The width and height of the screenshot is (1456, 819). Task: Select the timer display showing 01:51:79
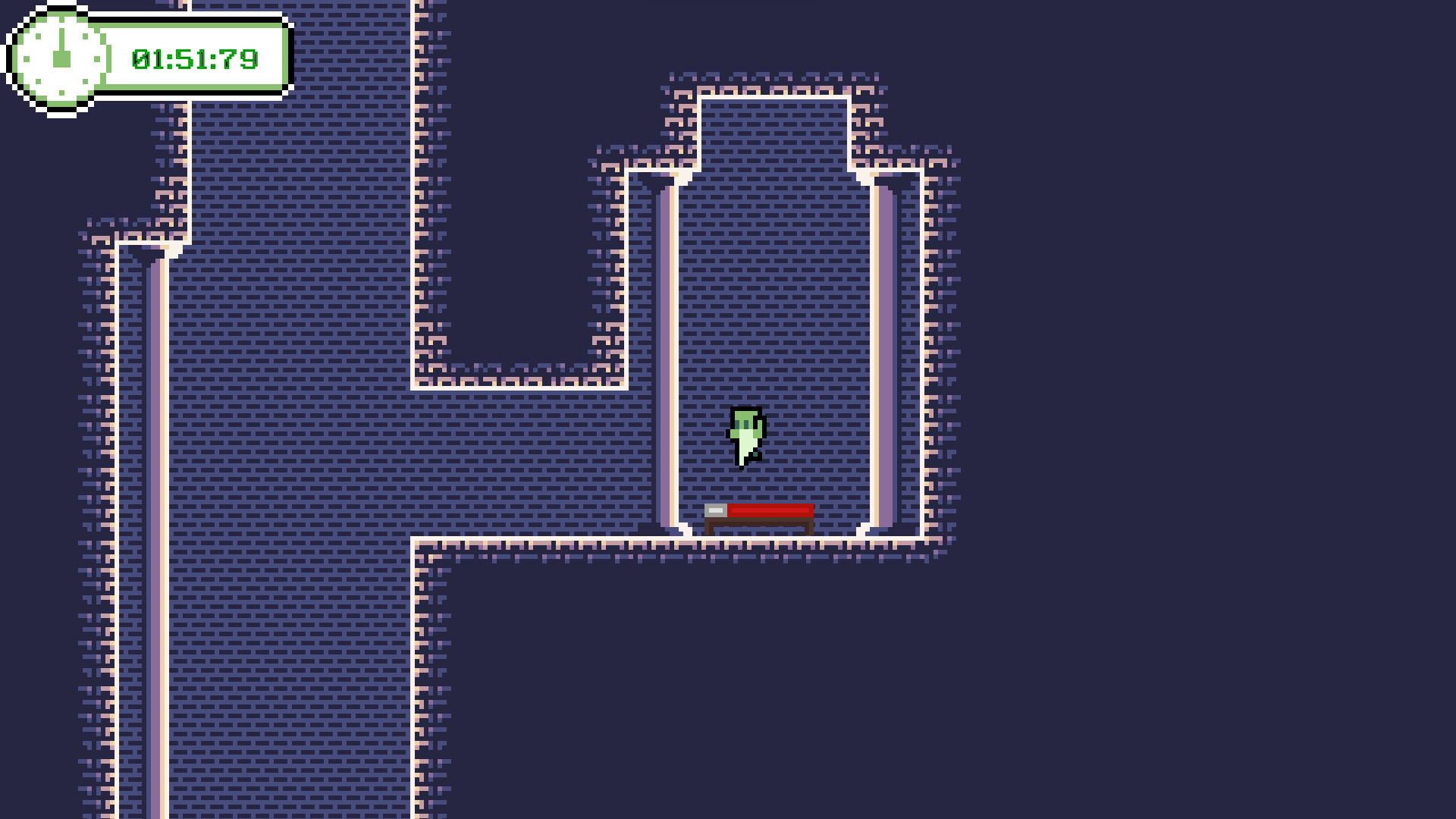tap(194, 58)
